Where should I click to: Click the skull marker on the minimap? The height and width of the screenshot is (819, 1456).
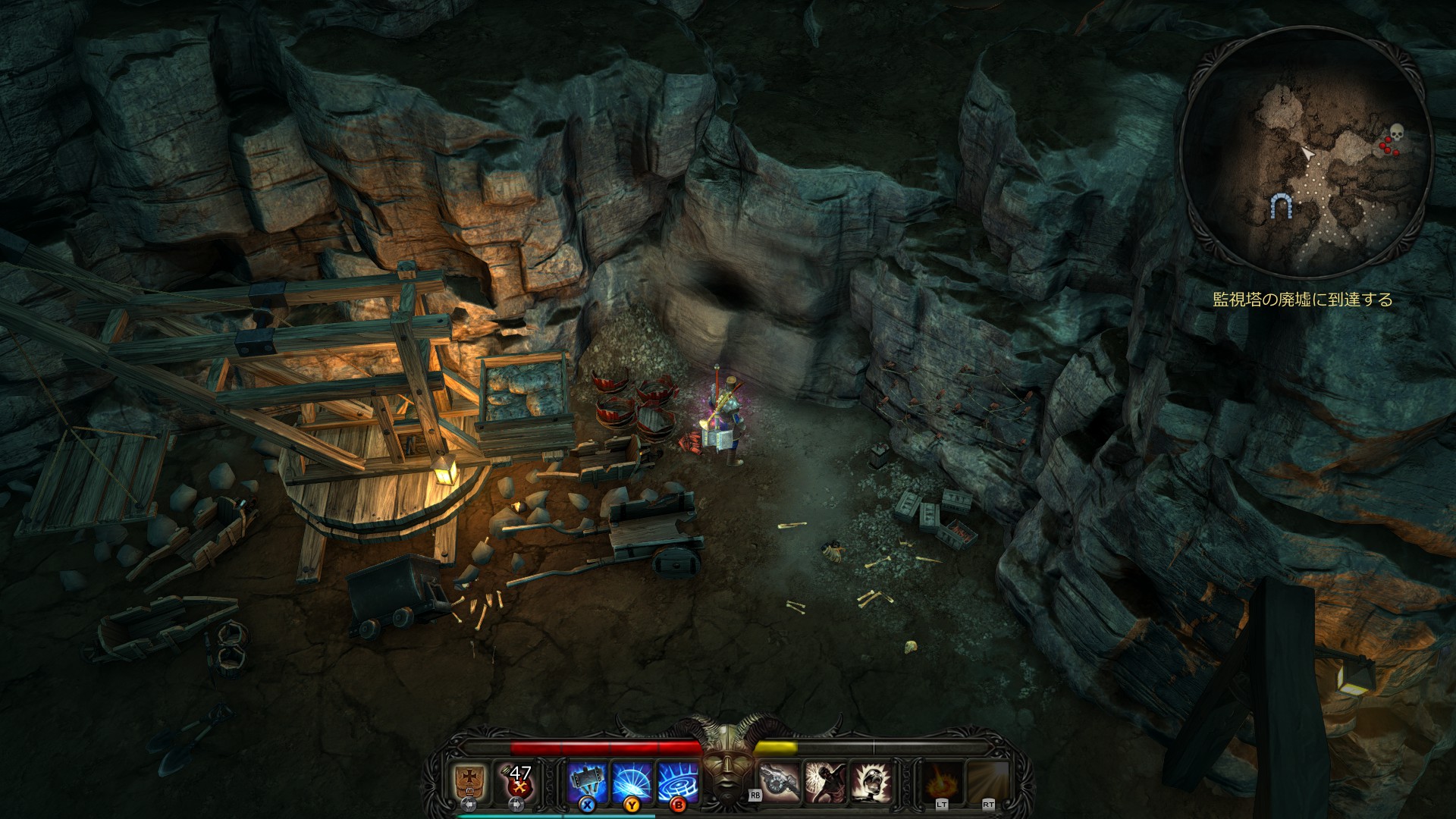click(1396, 132)
